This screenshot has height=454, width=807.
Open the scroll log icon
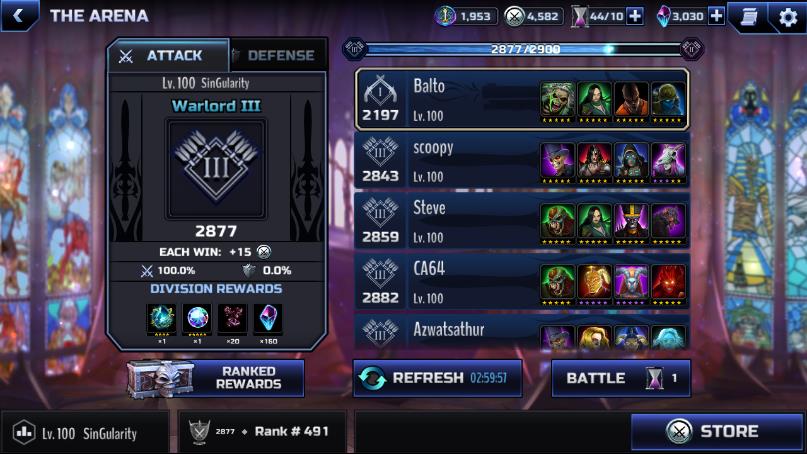747,16
